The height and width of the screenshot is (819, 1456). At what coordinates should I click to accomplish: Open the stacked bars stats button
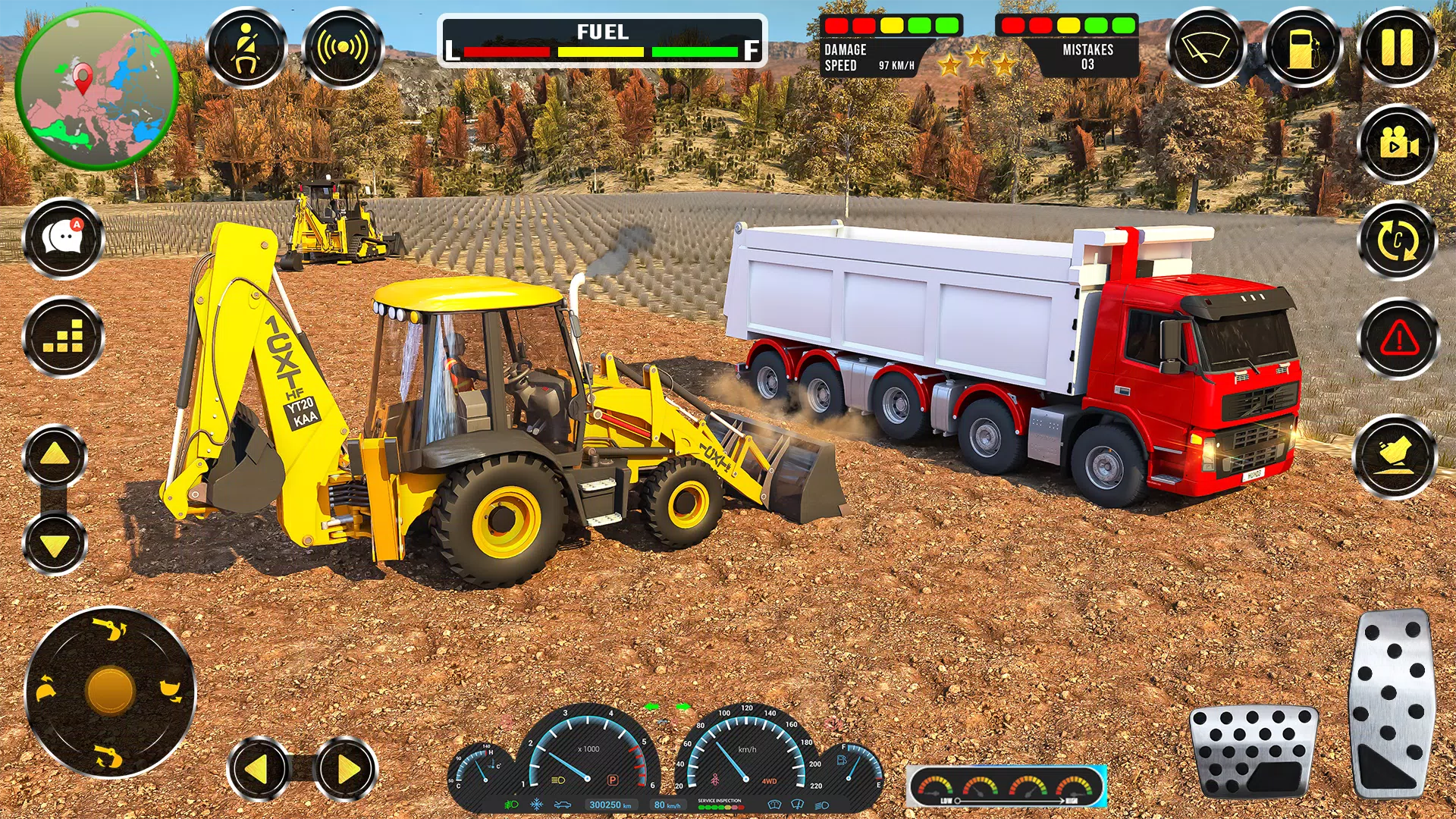pyautogui.click(x=64, y=337)
